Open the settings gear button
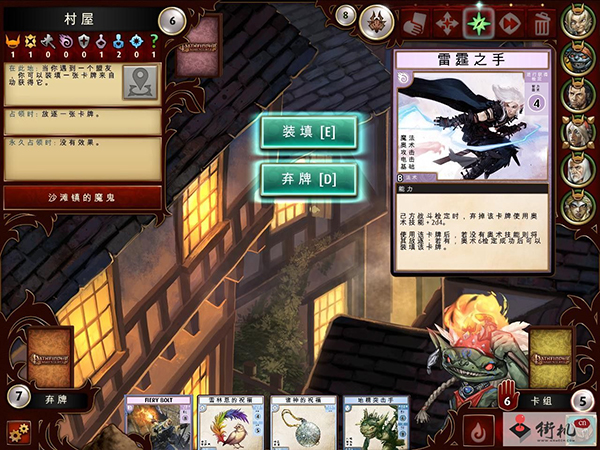600x450 pixels. pyautogui.click(x=17, y=432)
